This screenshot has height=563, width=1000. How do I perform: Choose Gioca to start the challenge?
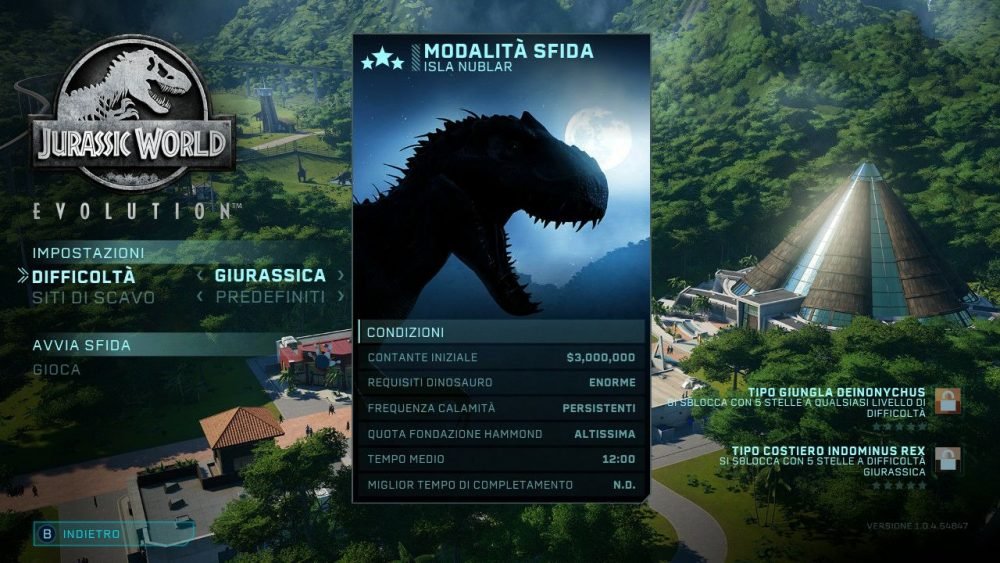click(57, 369)
